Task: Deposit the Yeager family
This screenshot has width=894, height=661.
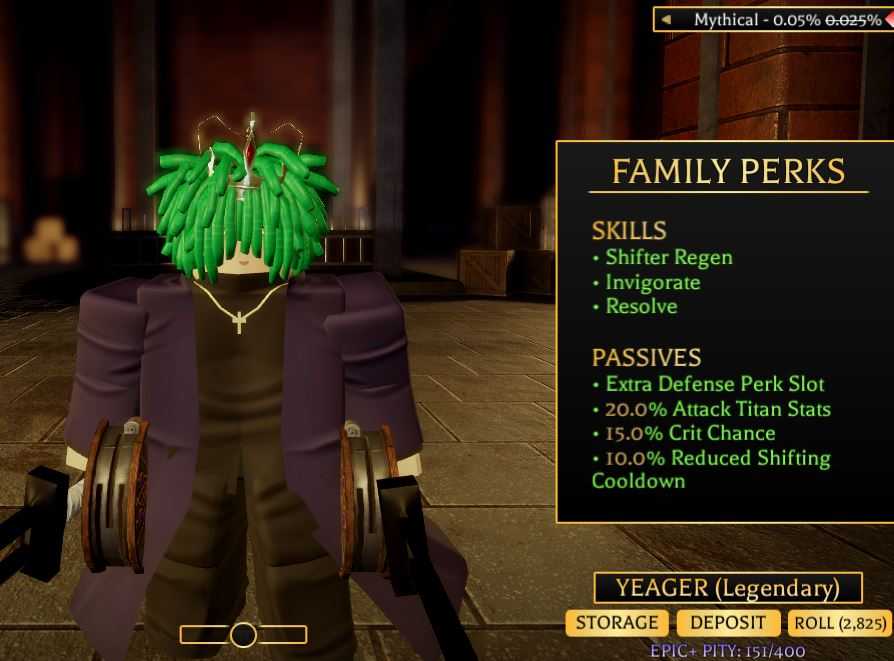Action: click(x=729, y=623)
